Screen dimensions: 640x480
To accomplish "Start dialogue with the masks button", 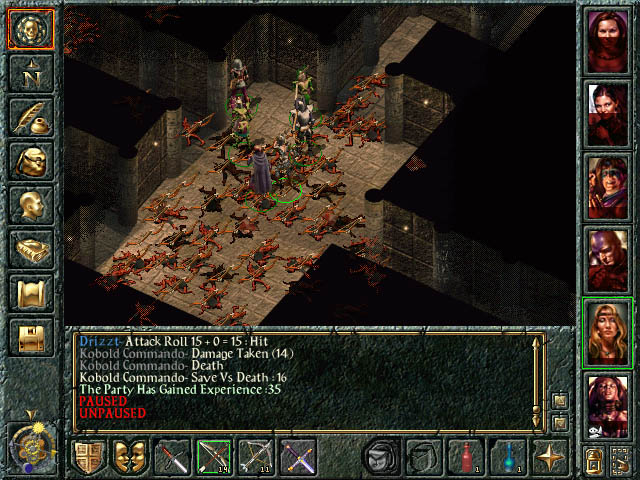I will pos(130,458).
